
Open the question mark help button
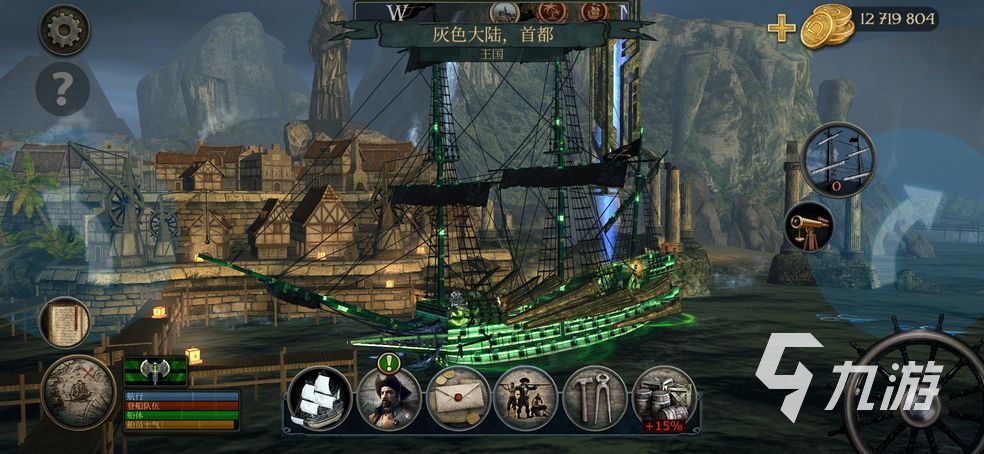(x=63, y=91)
